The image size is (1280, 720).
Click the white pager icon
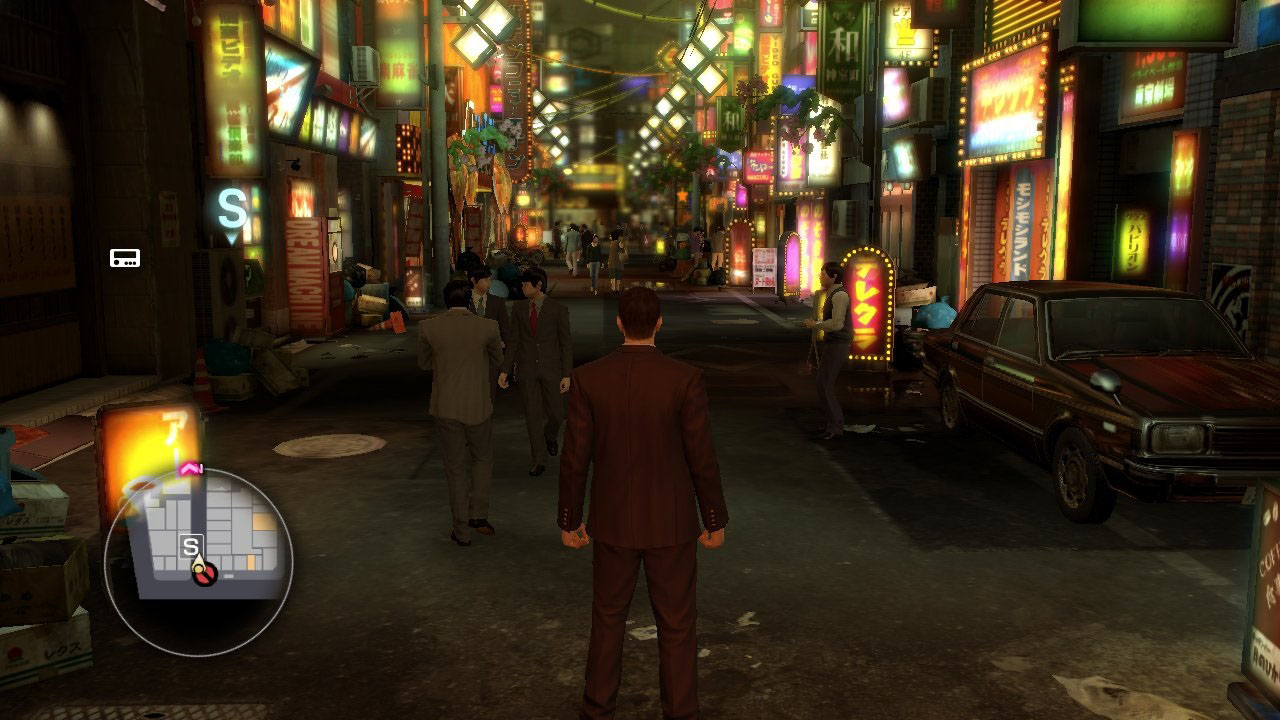click(125, 258)
